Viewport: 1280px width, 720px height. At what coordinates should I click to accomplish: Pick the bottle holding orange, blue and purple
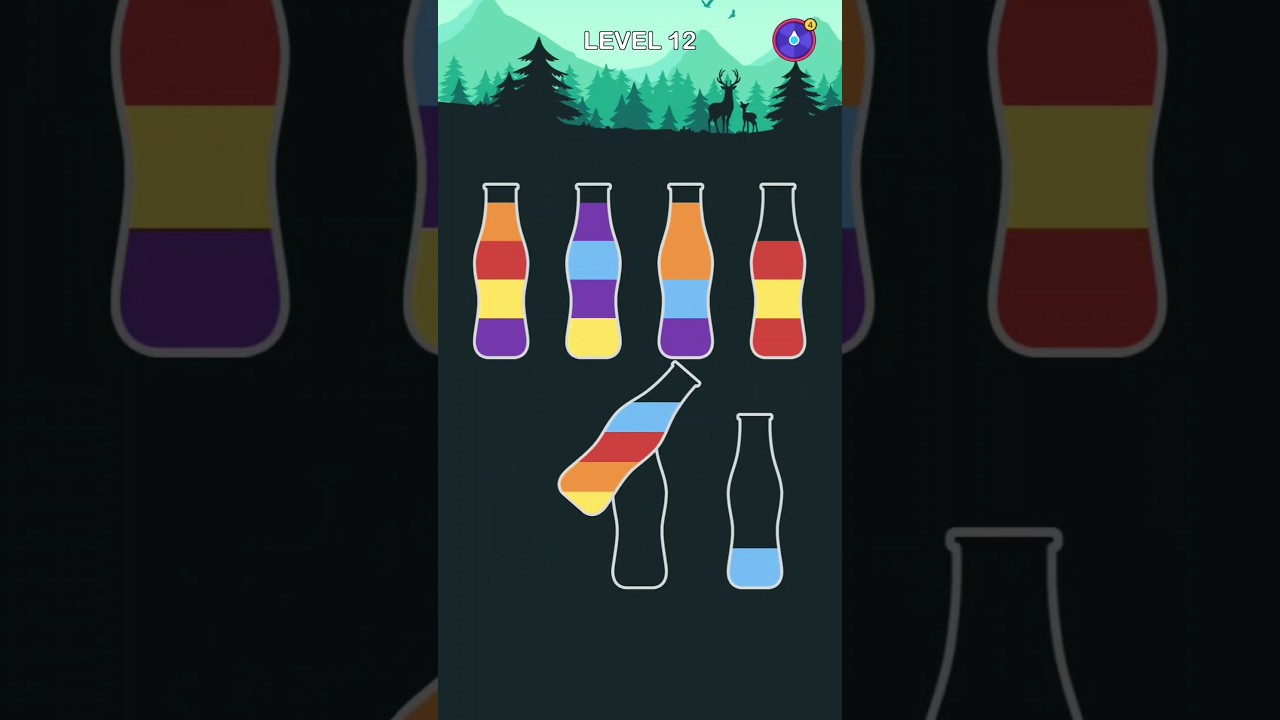pos(685,272)
